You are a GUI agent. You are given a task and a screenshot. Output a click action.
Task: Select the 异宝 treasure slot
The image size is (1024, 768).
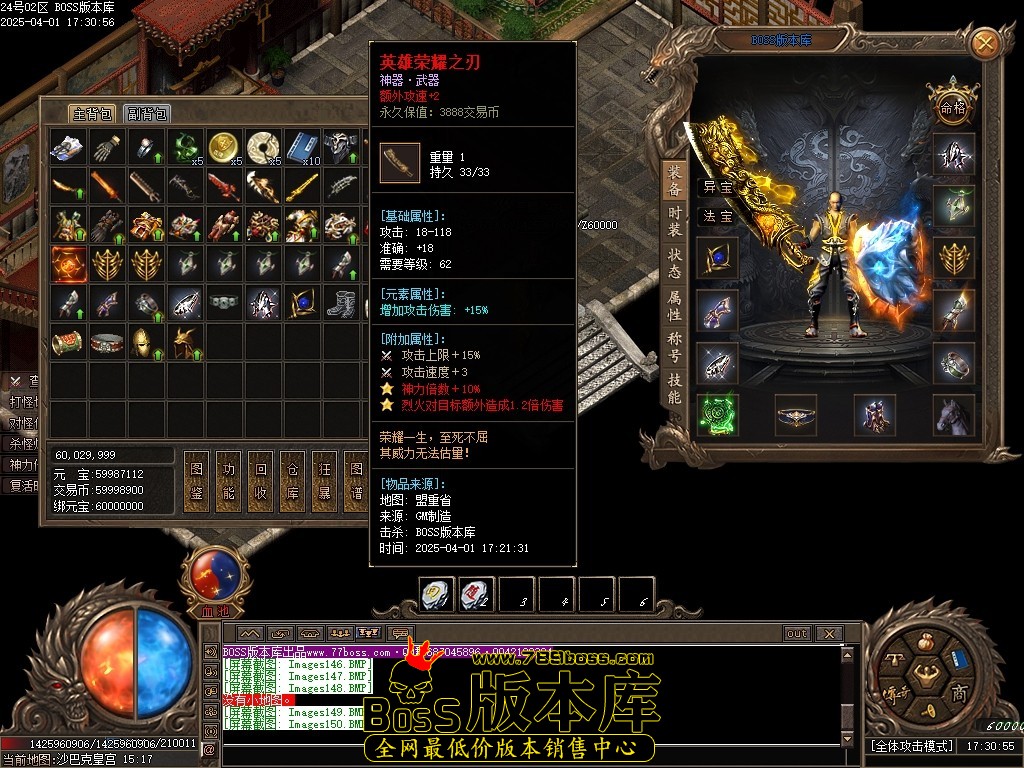pos(717,187)
